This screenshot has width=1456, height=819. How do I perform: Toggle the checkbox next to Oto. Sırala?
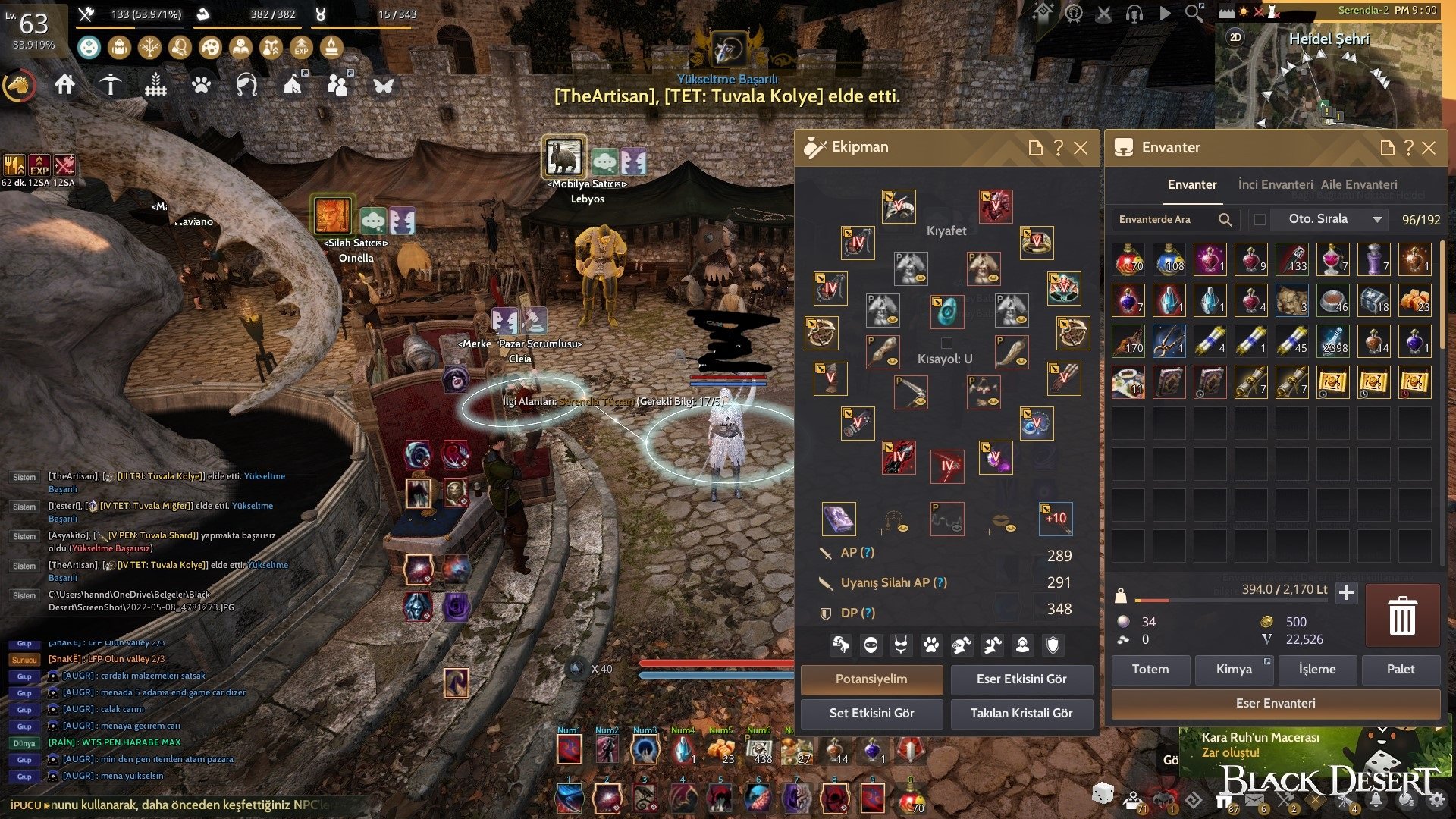click(x=1260, y=220)
